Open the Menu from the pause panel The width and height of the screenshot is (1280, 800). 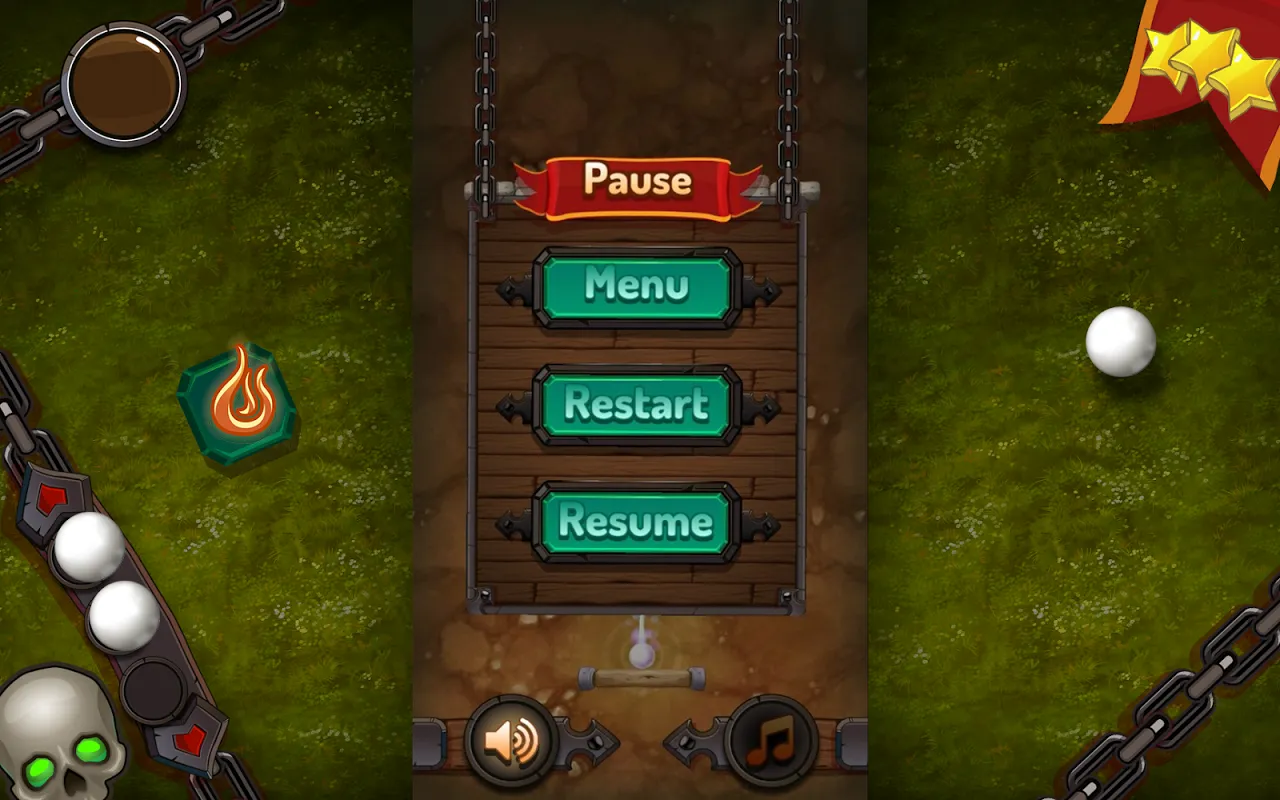pos(637,287)
